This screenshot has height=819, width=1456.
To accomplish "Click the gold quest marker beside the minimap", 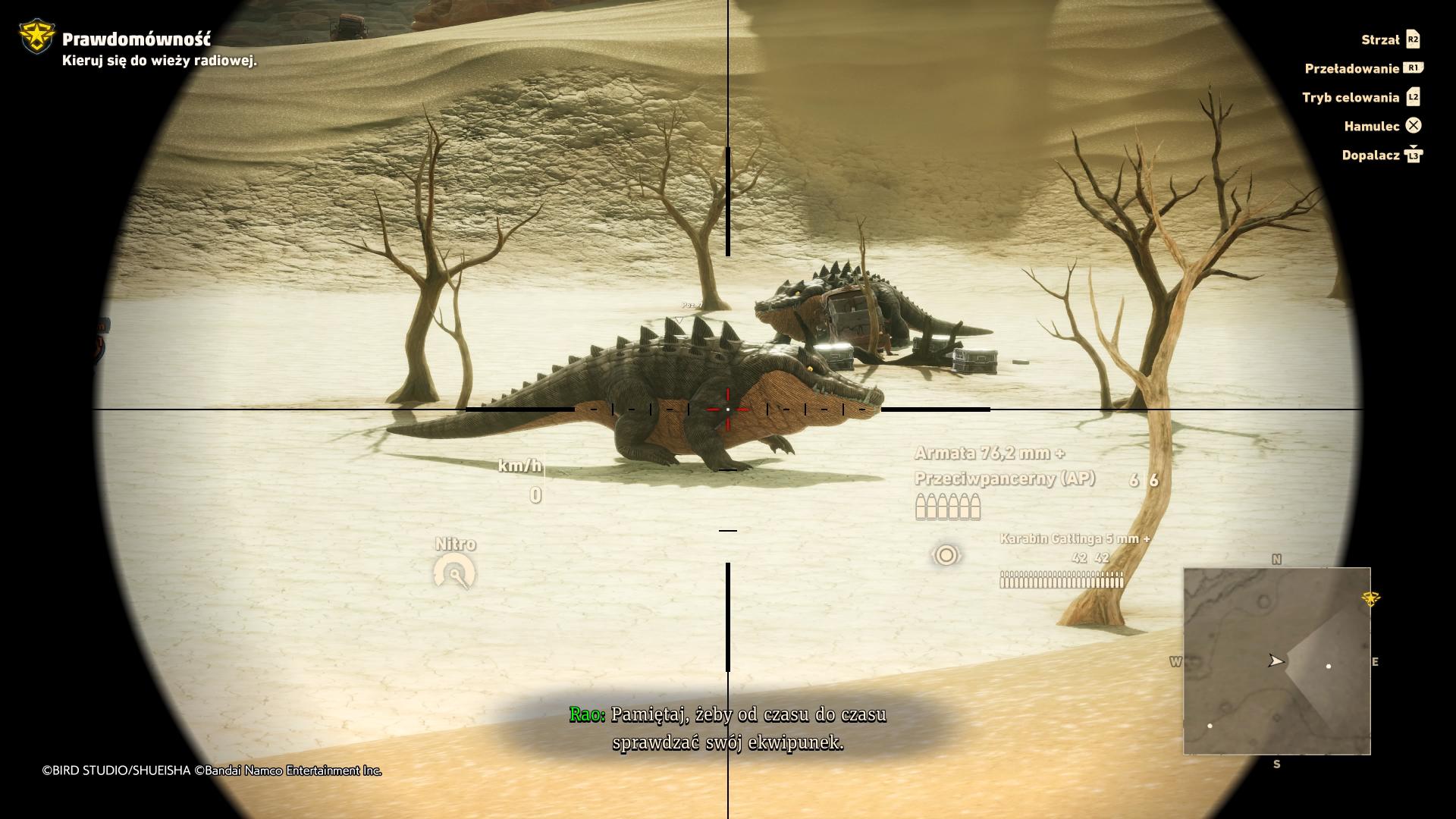I will point(1370,598).
